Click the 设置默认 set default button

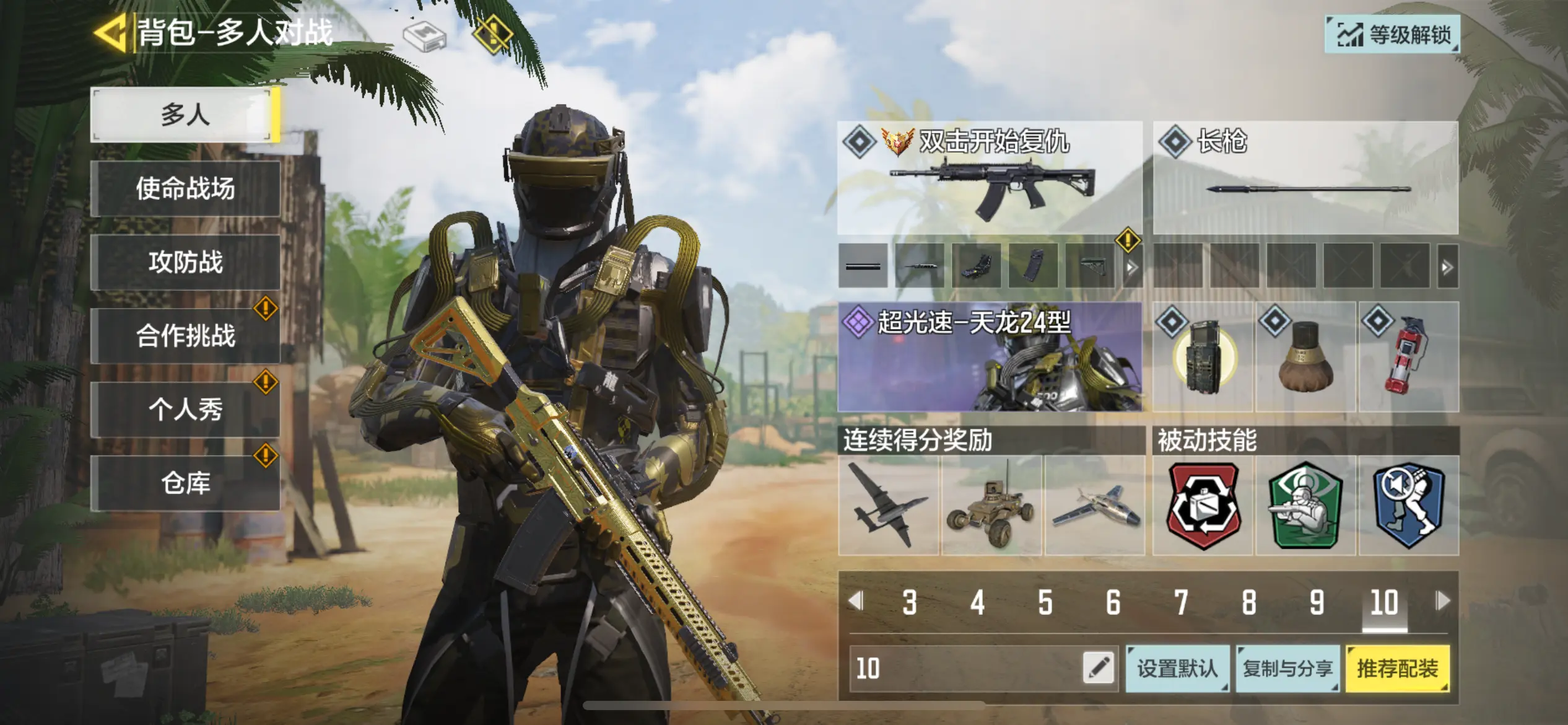[1177, 669]
